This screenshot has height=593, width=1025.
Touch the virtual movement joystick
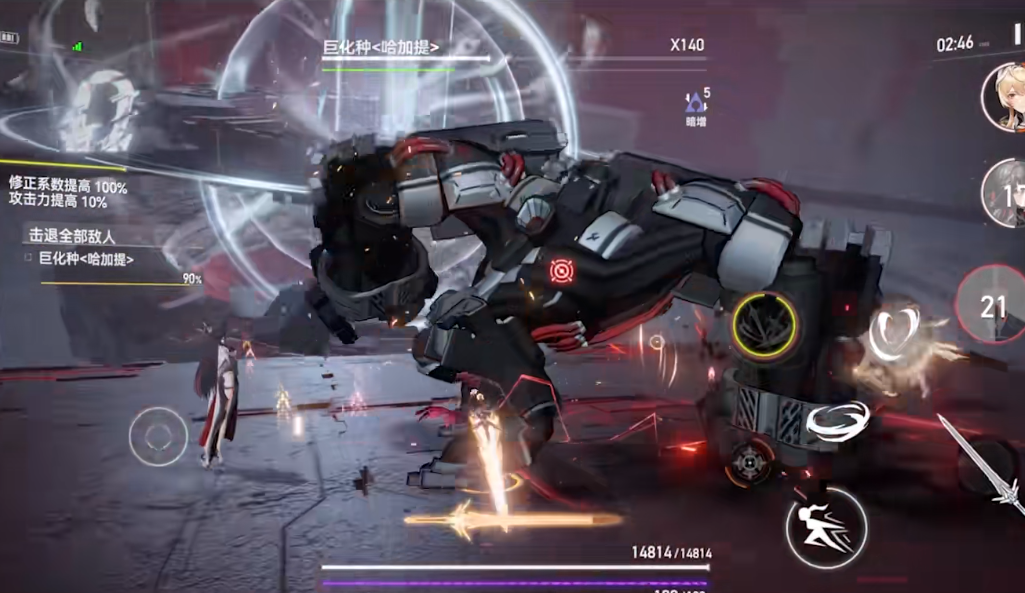[x=158, y=436]
